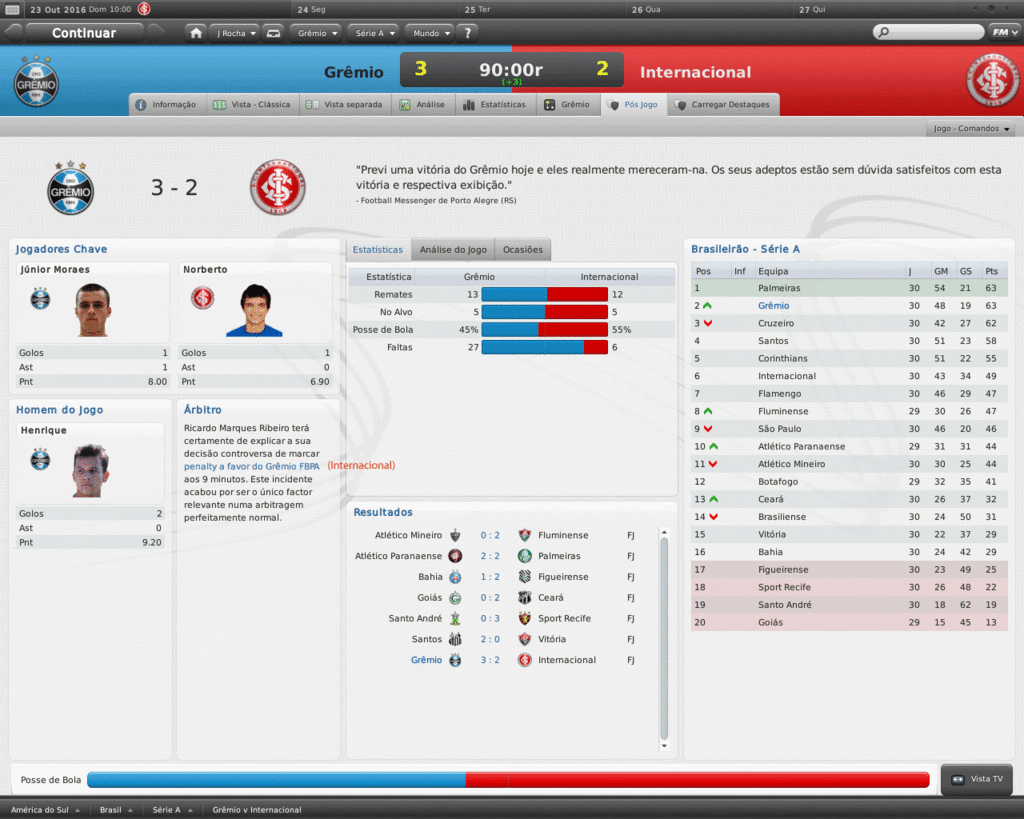Select Henrique's player portrait
The height and width of the screenshot is (819, 1024).
coord(90,471)
